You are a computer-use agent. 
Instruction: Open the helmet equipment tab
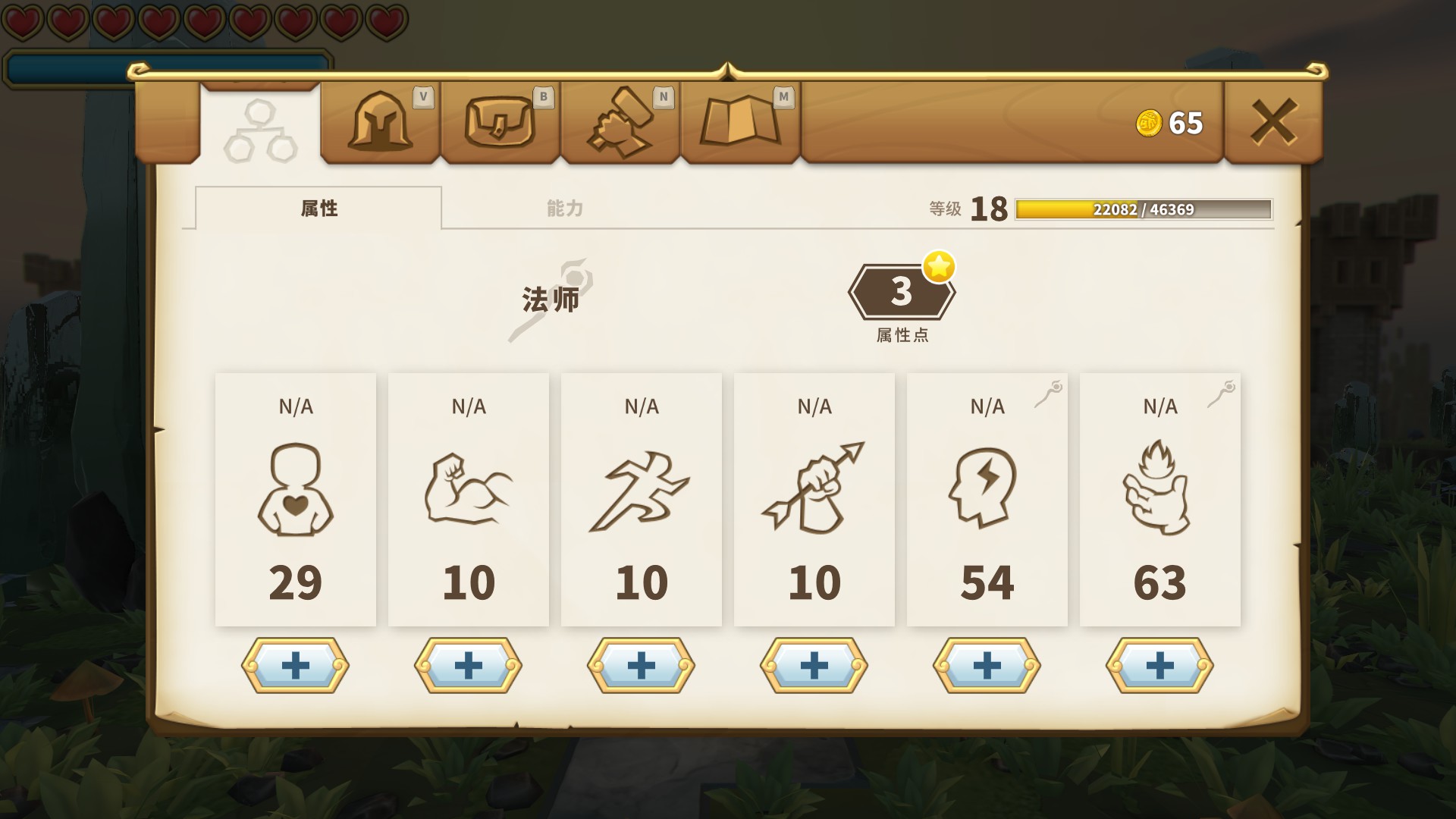(x=380, y=122)
